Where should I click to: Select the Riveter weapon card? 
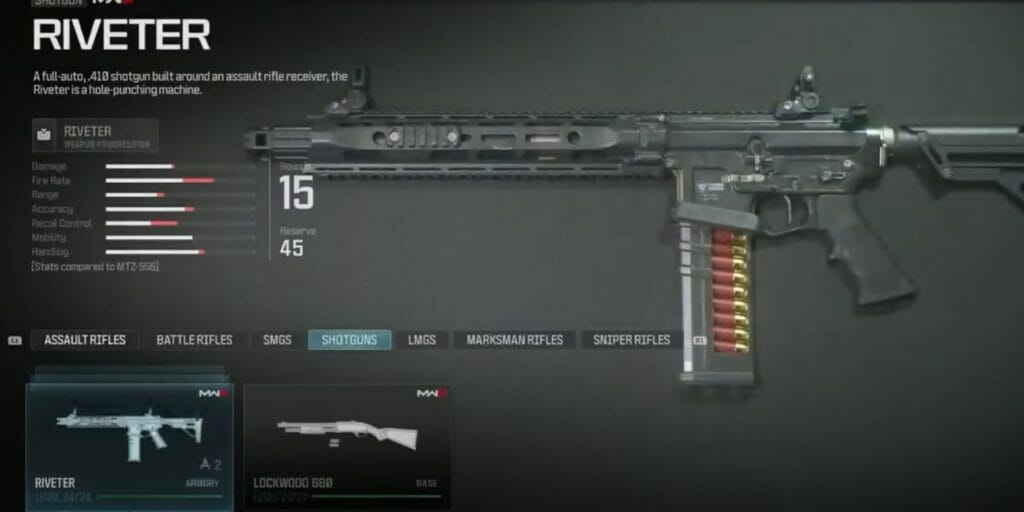130,445
